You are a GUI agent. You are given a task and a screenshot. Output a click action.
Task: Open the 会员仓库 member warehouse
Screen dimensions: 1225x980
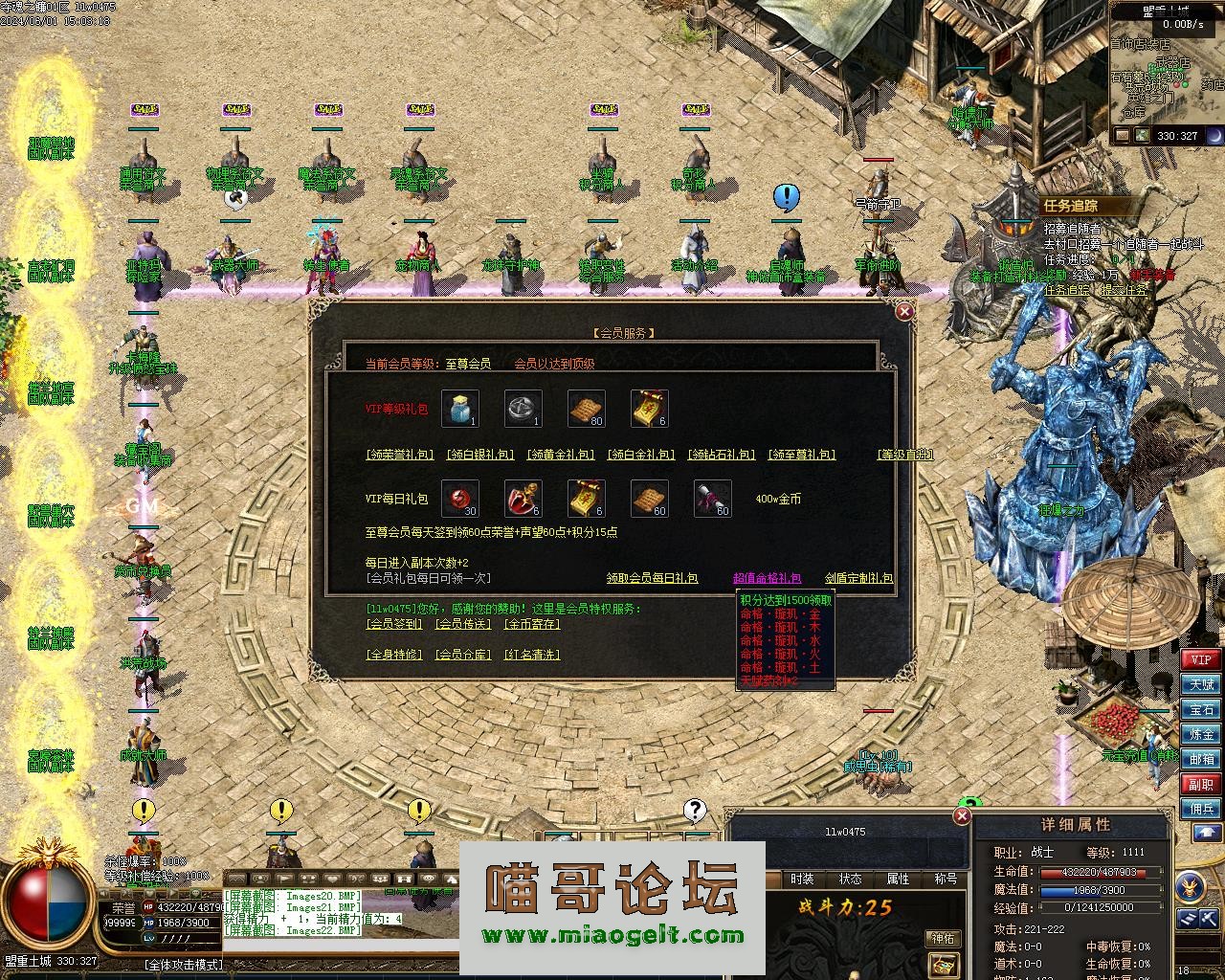(x=462, y=655)
